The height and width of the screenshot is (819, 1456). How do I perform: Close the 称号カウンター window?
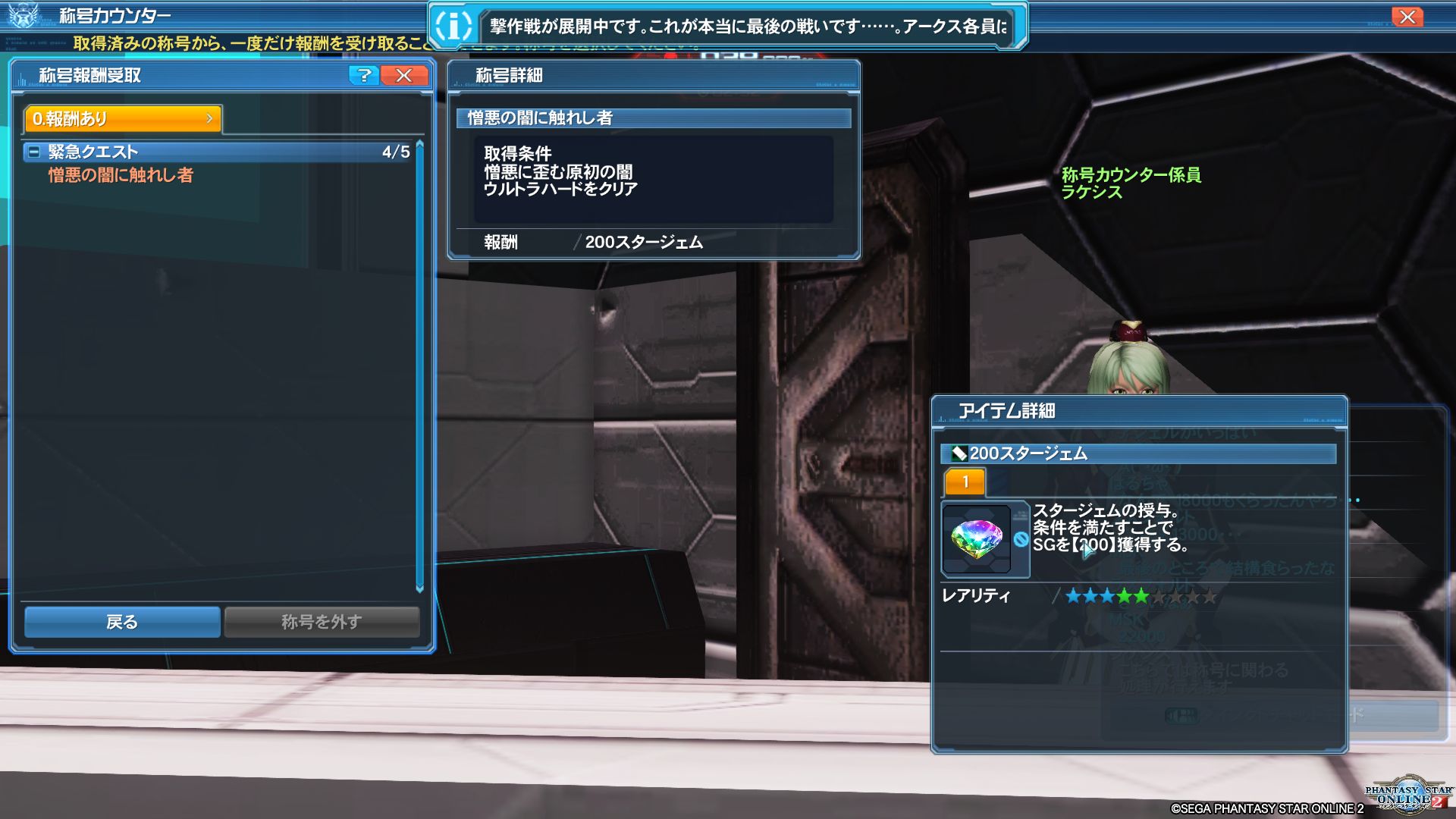1407,17
